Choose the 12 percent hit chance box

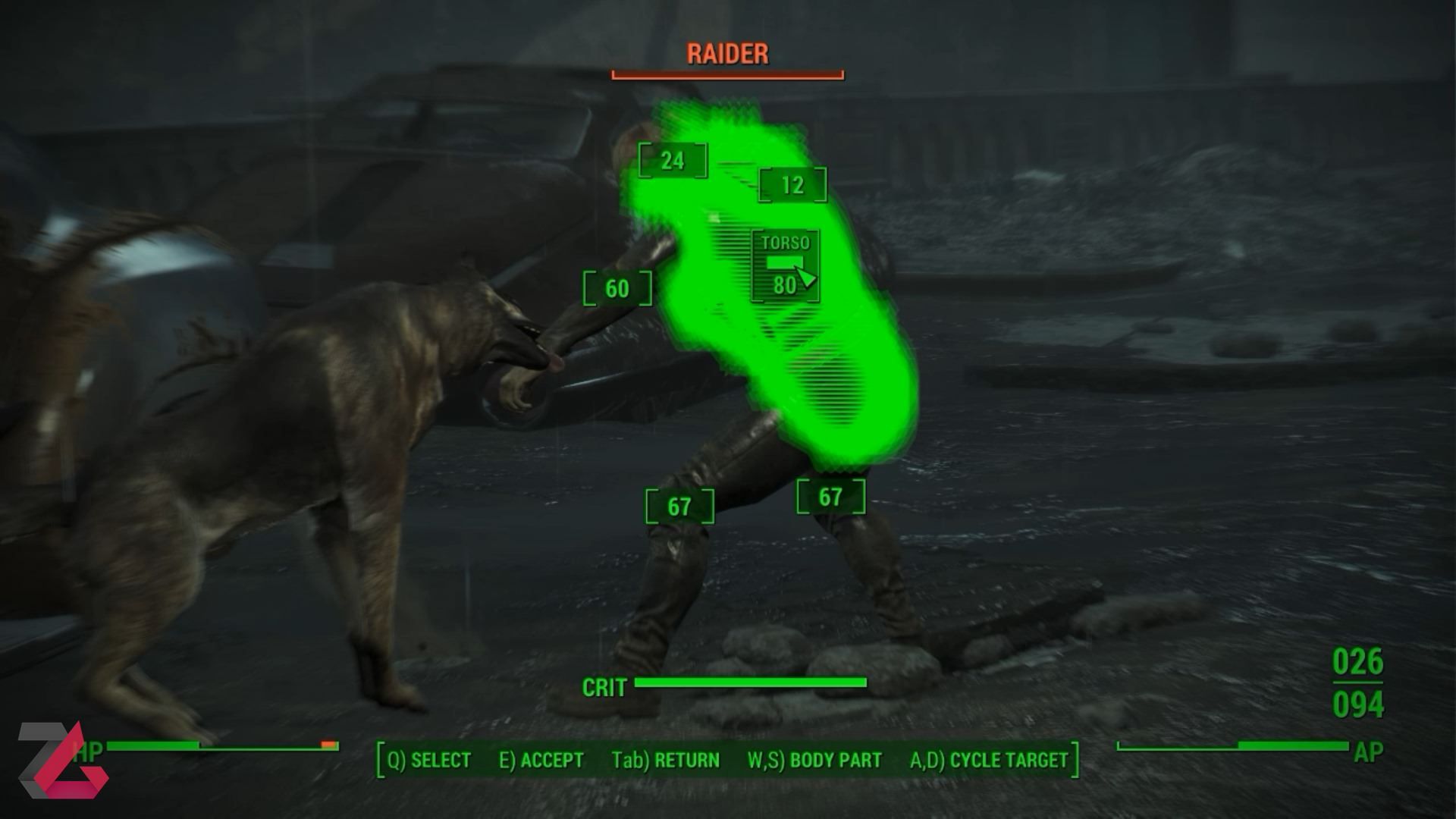792,185
